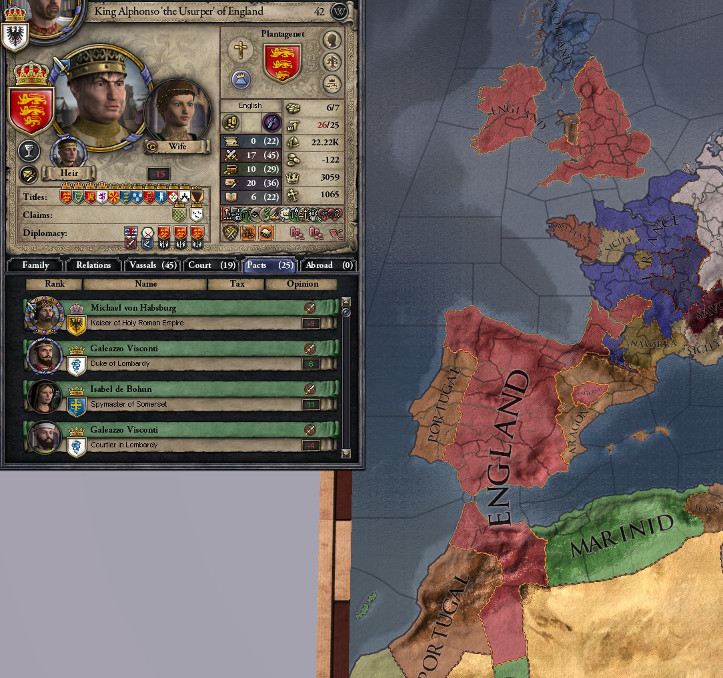Click the Plantagenet dynasty shield
Viewport: 723px width, 678px height.
click(282, 63)
